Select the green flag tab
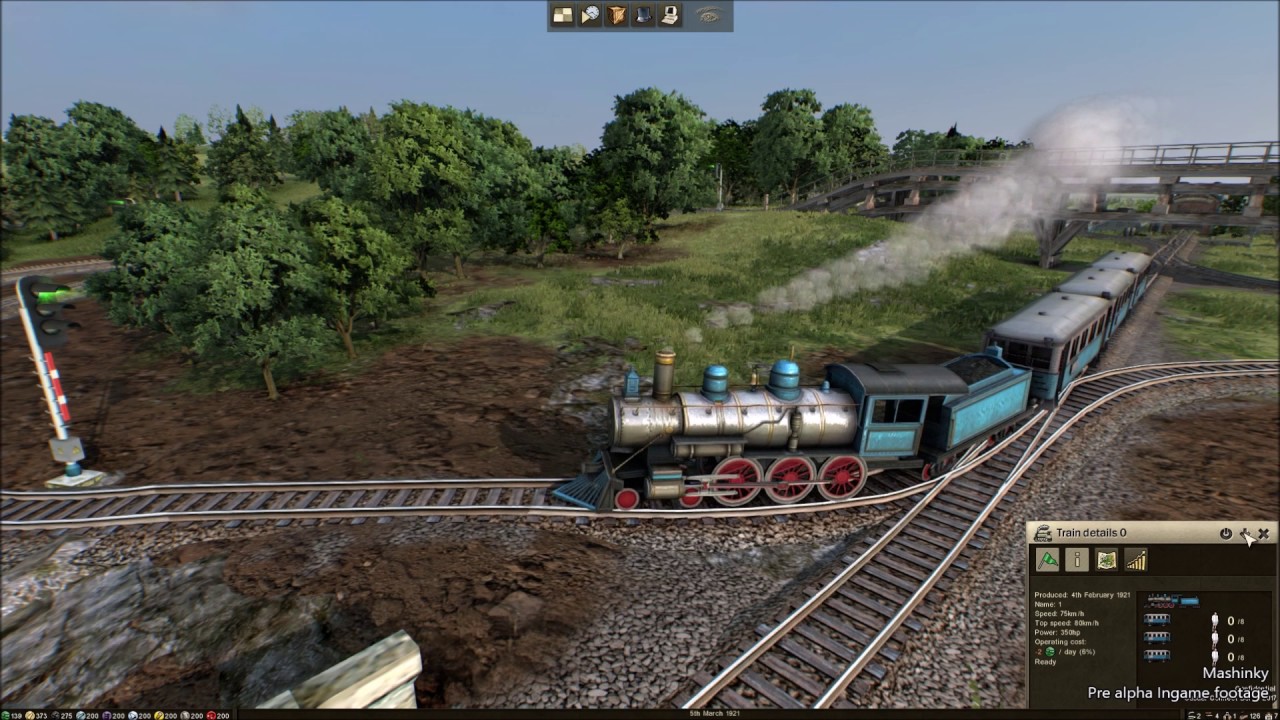 (1047, 560)
